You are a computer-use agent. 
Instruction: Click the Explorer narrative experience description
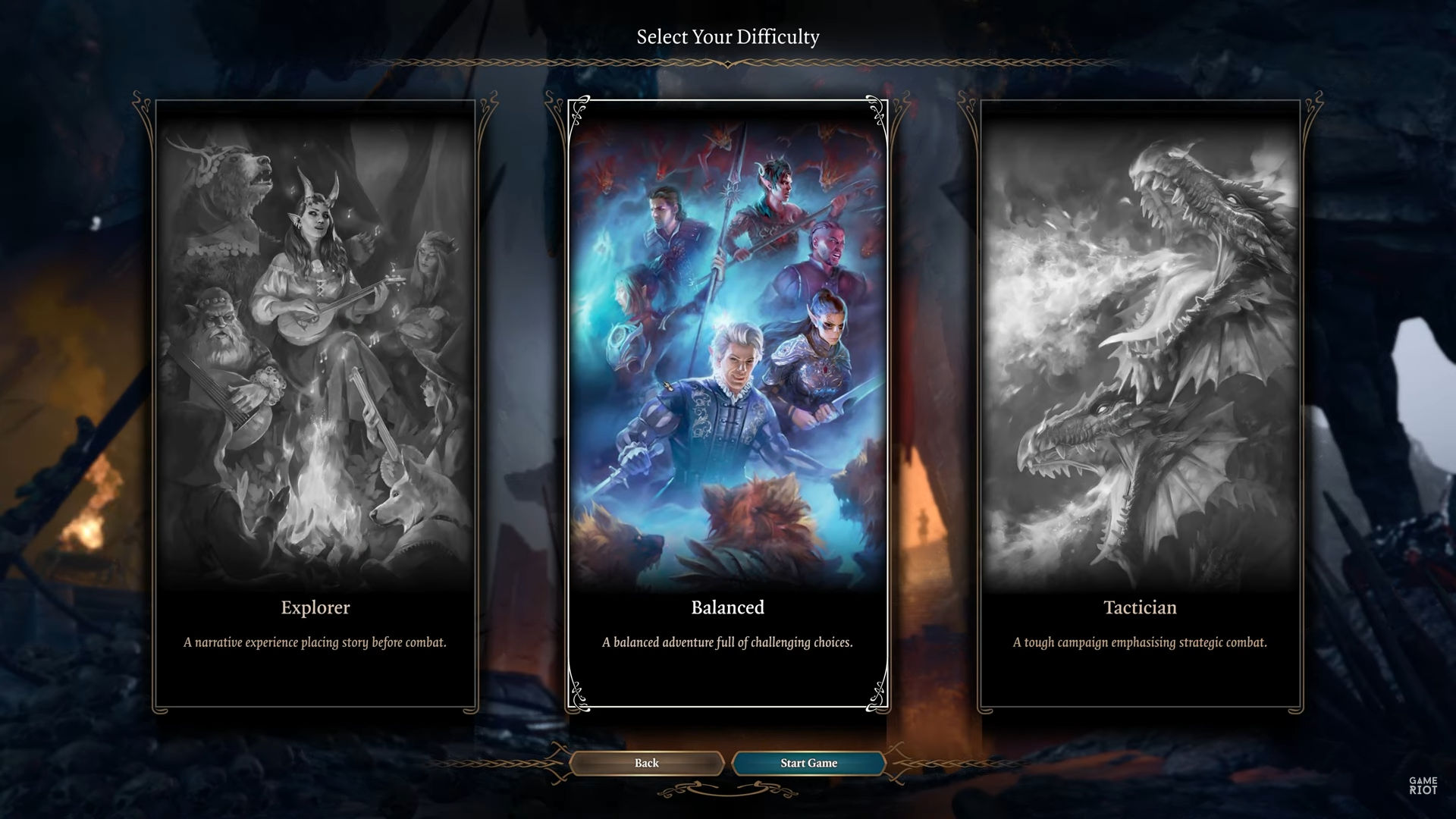pyautogui.click(x=315, y=642)
